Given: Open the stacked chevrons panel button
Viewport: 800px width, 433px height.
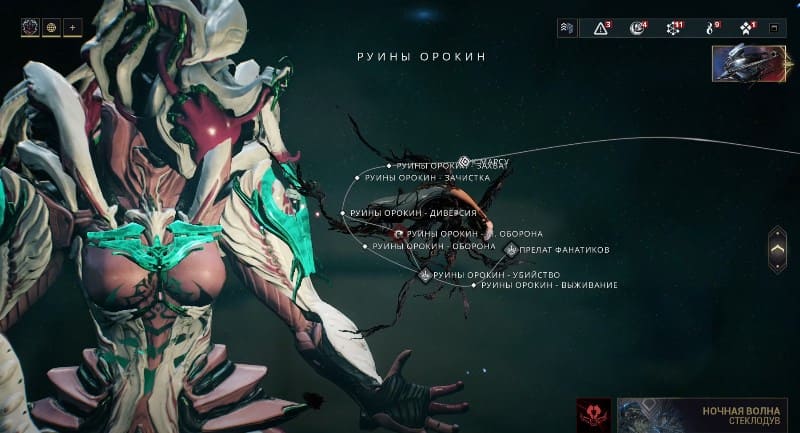Looking at the screenshot, I should (x=567, y=28).
